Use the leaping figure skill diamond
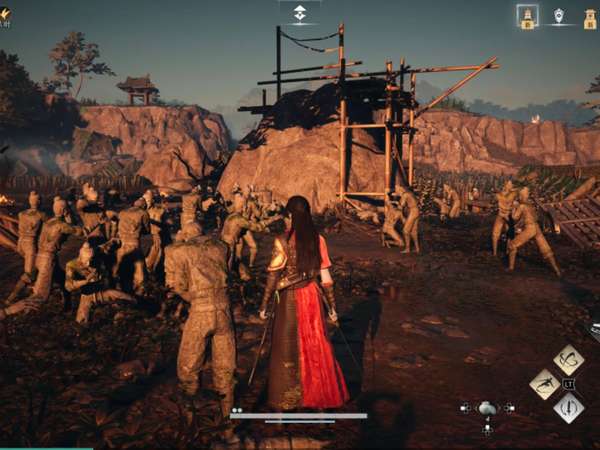Viewport: 600px width, 450px height. click(x=545, y=384)
